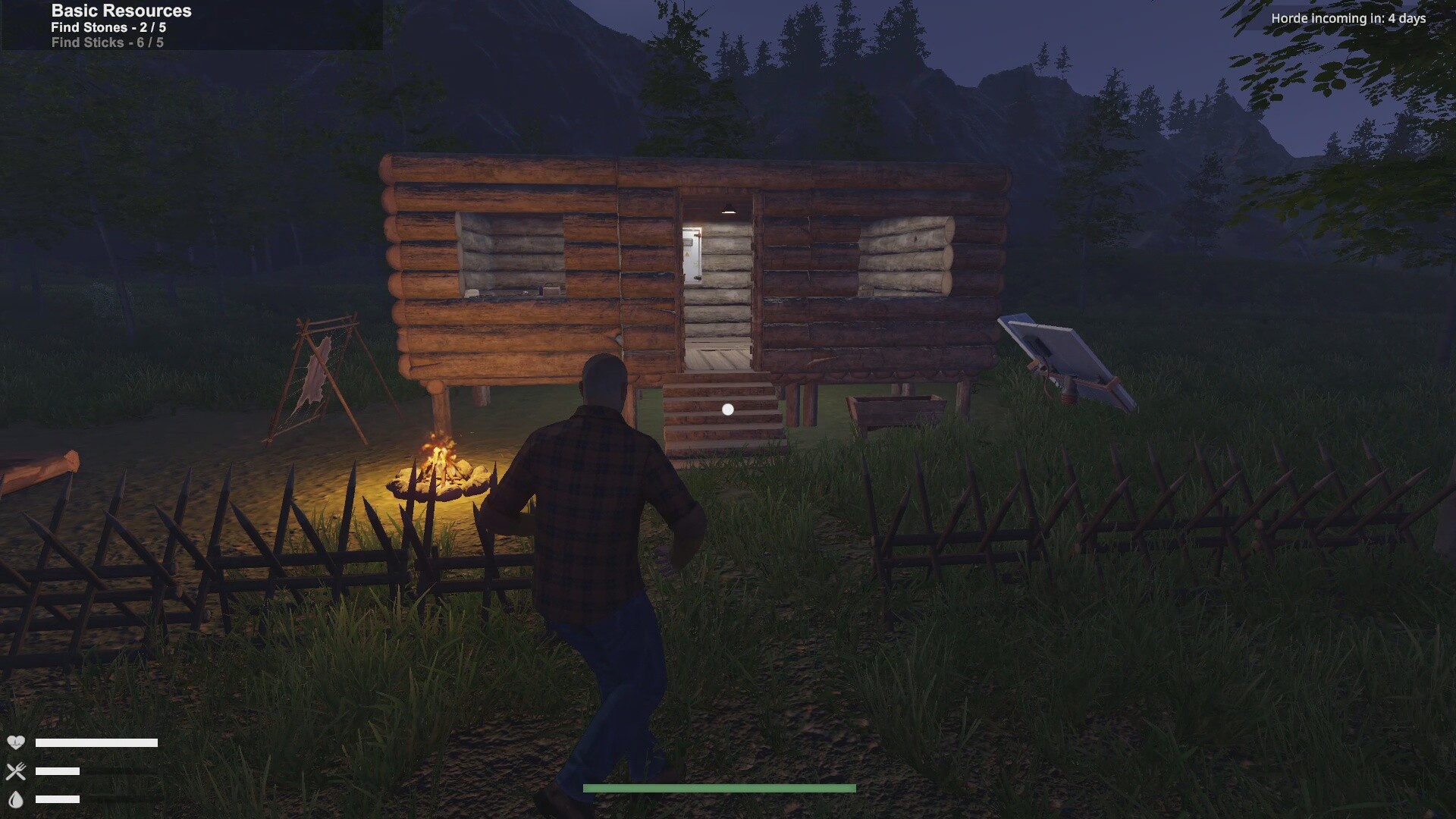The width and height of the screenshot is (1456, 819).
Task: Click the green stamina bar
Action: click(718, 789)
